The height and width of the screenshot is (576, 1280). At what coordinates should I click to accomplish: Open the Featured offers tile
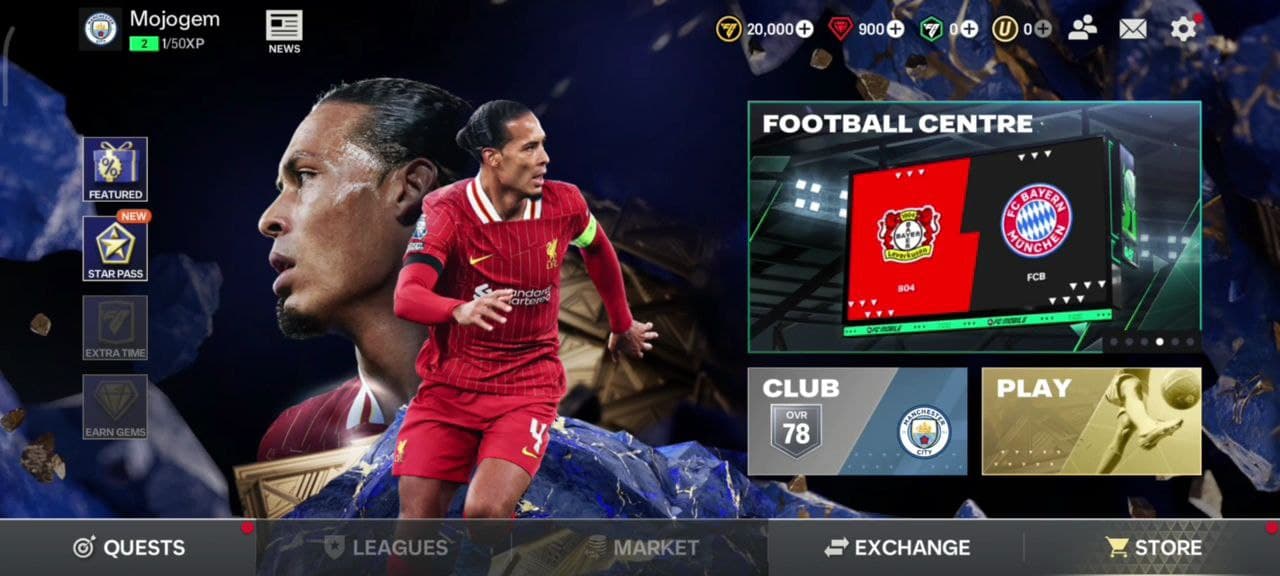115,169
